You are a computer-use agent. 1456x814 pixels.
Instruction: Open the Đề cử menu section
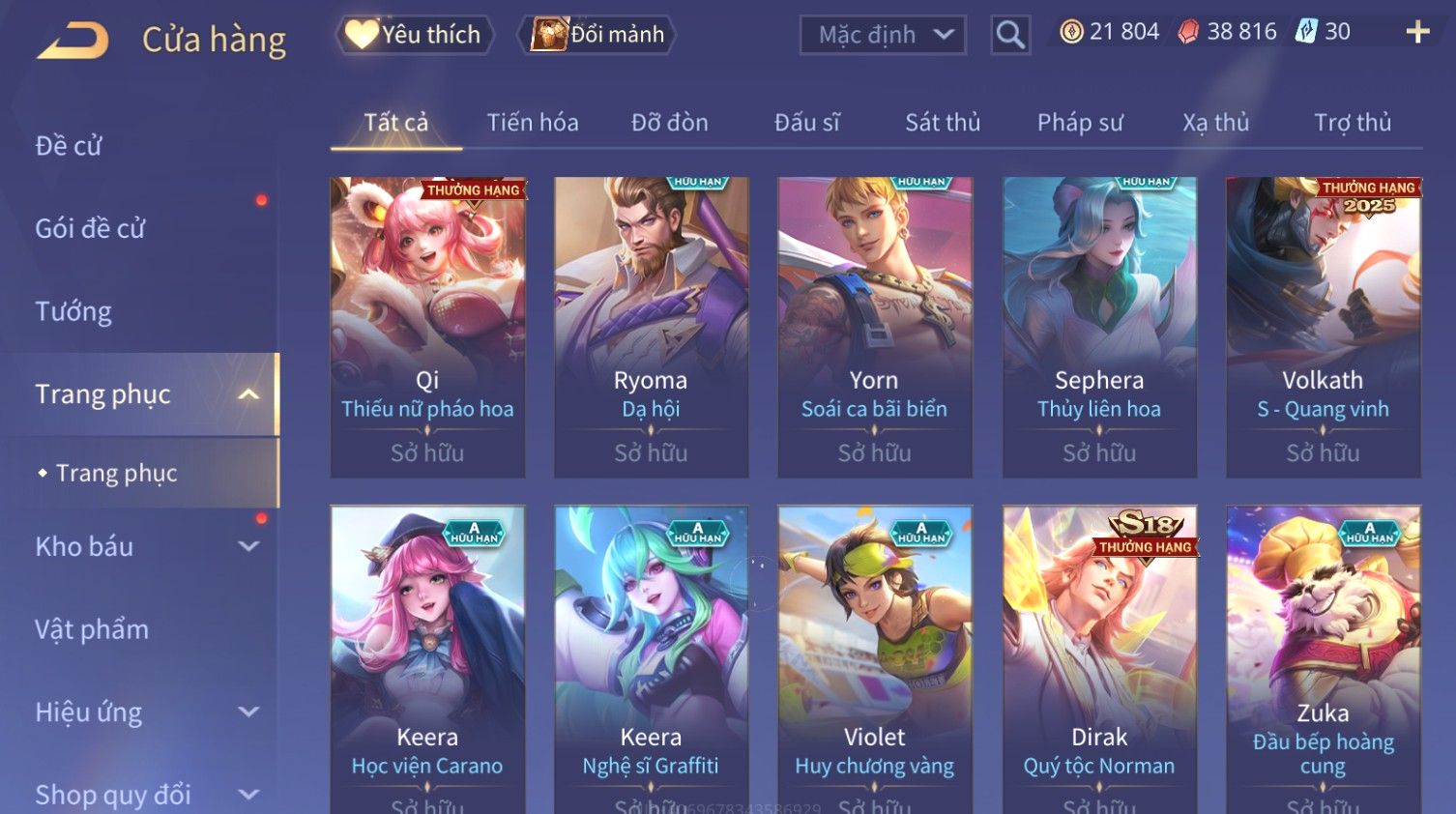click(69, 146)
